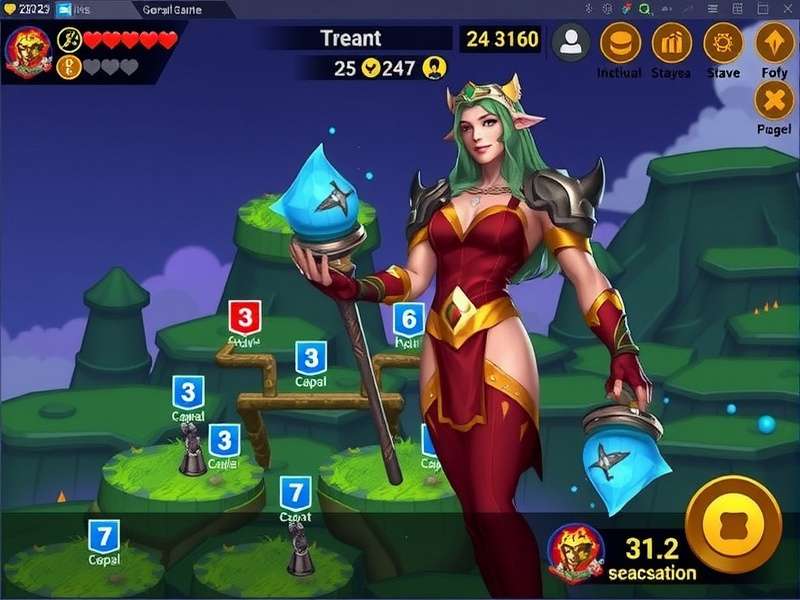Open the Stave menu button
Viewport: 800px width, 600px height.
pyautogui.click(x=723, y=43)
